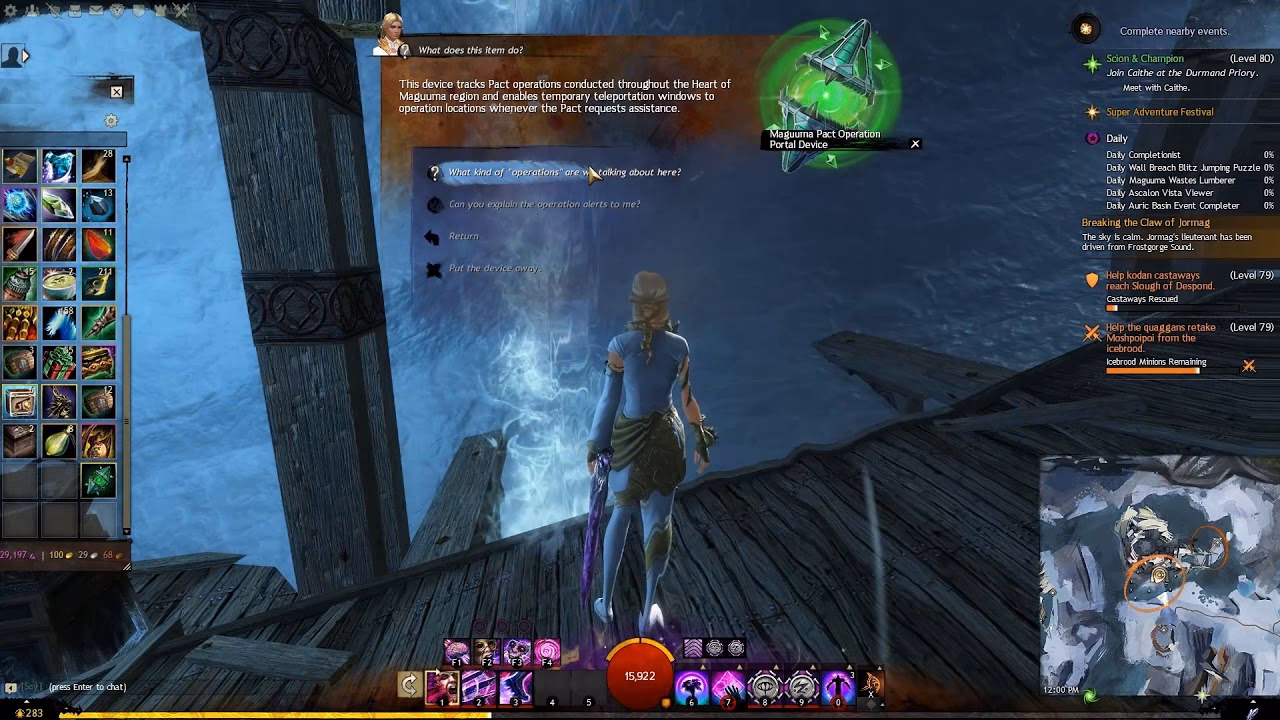The width and height of the screenshot is (1280, 720).
Task: Close the inventory panel
Action: [116, 92]
